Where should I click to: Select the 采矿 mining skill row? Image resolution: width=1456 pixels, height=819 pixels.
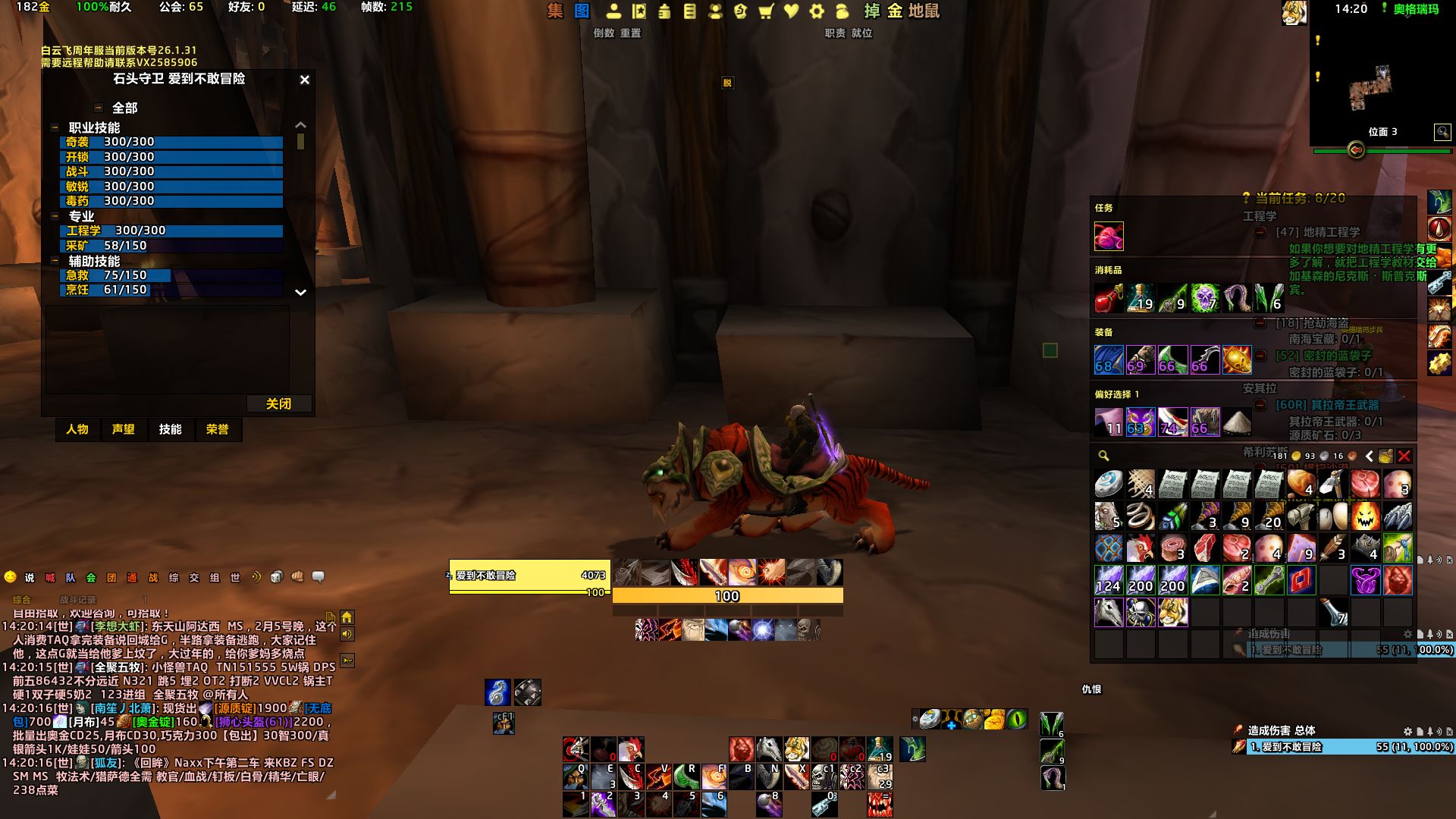(171, 246)
